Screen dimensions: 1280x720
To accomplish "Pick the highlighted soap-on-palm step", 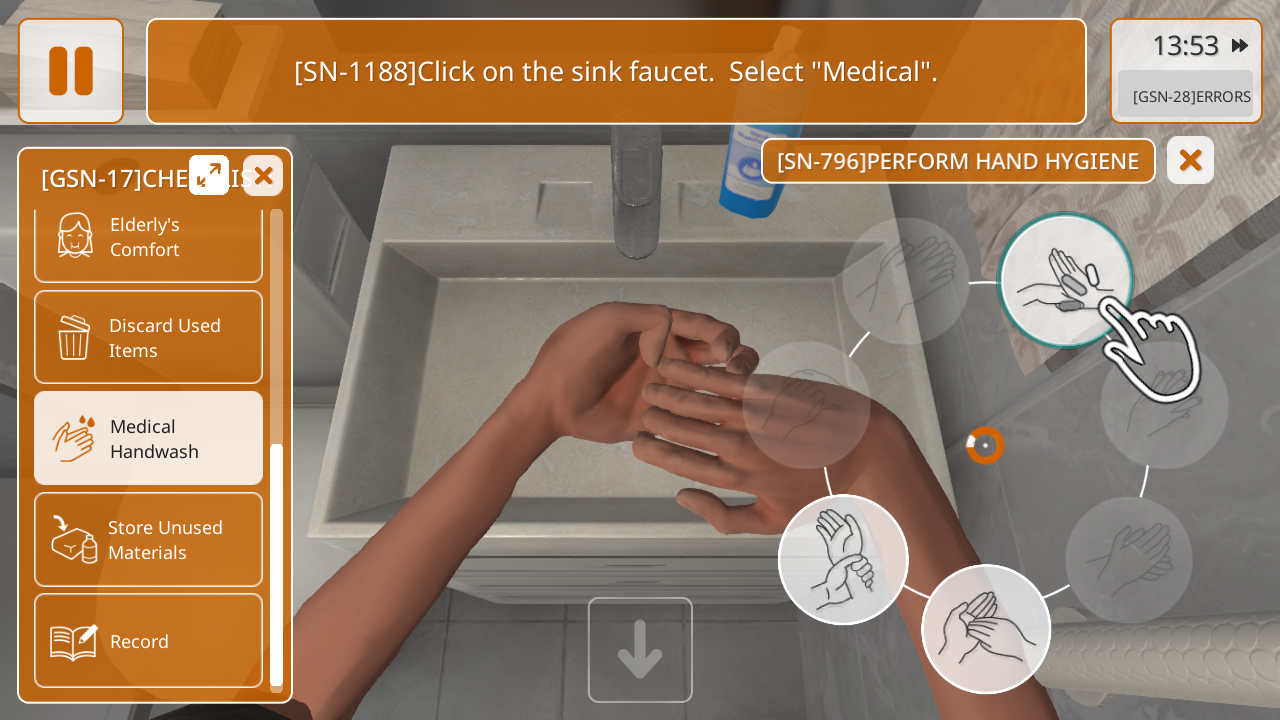I will (x=1065, y=281).
